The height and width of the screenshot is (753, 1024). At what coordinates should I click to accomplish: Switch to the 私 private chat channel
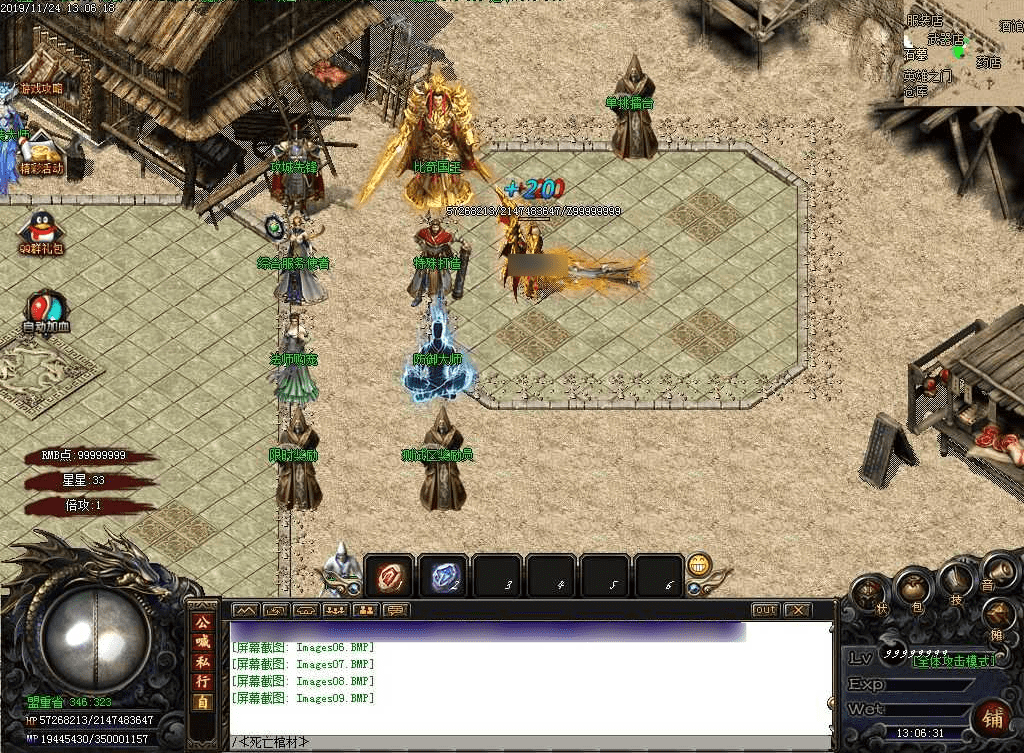[203, 663]
